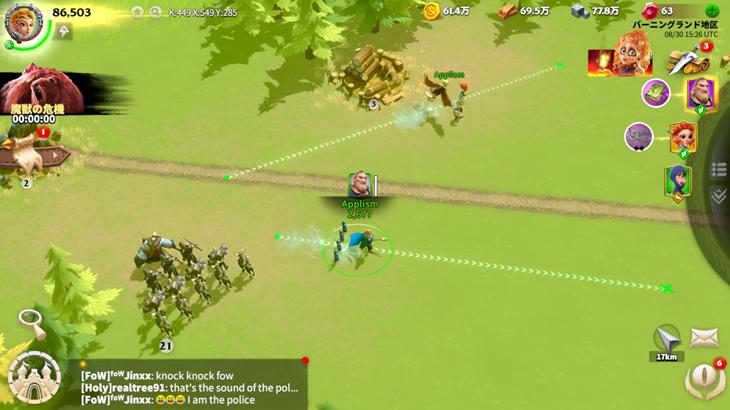Select the red-haired commander's march portrait
The height and width of the screenshot is (410, 730).
(683, 137)
